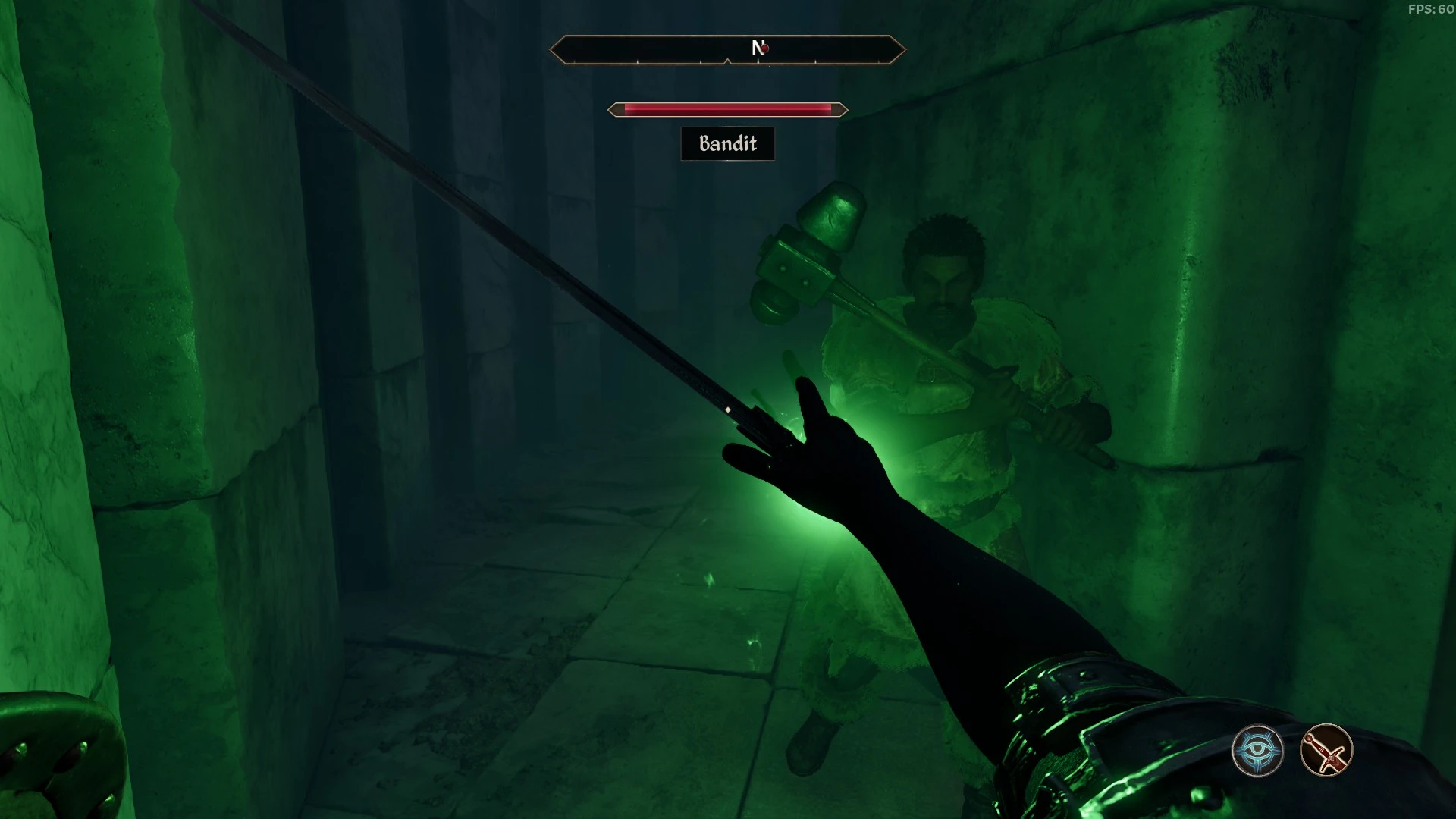Click the compass bar with the N marker
The height and width of the screenshot is (819, 1456).
coord(727,50)
